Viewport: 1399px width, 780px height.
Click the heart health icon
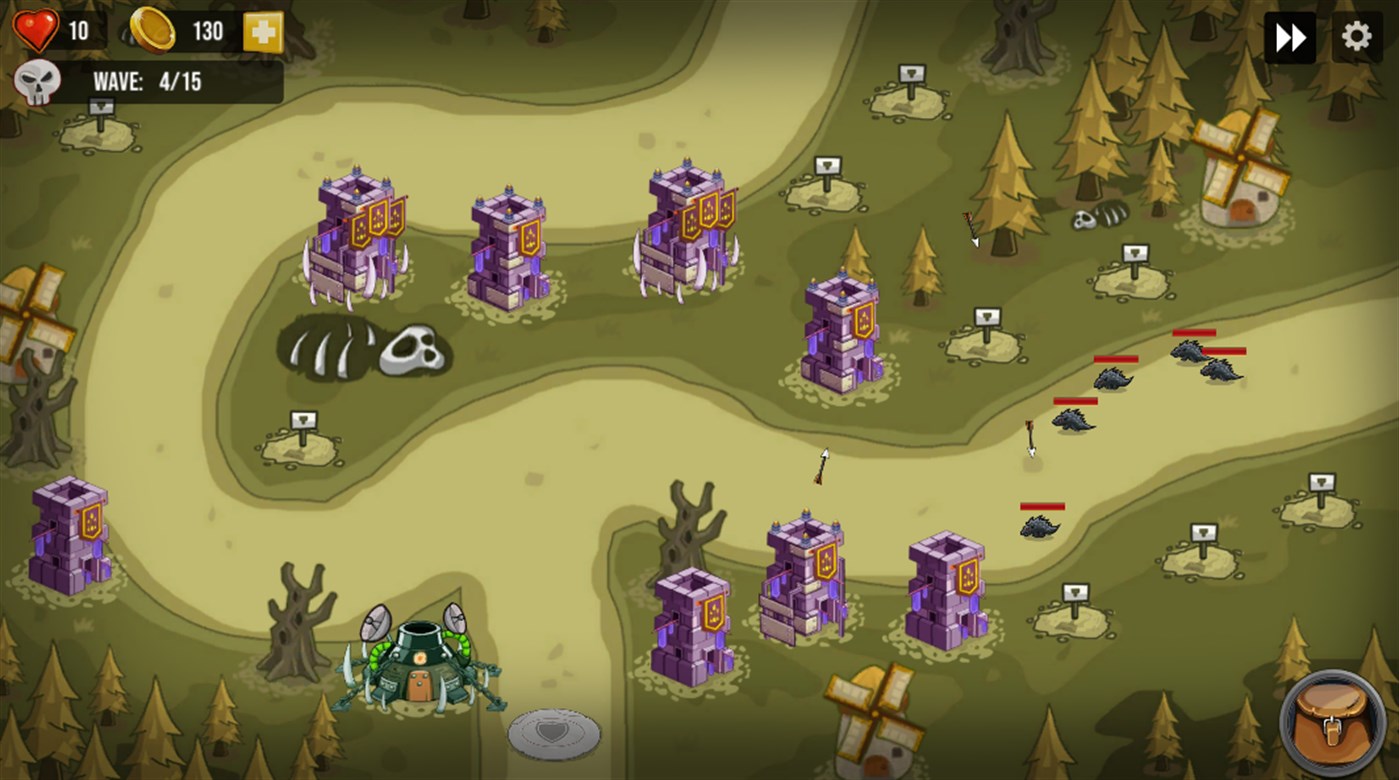tap(36, 28)
